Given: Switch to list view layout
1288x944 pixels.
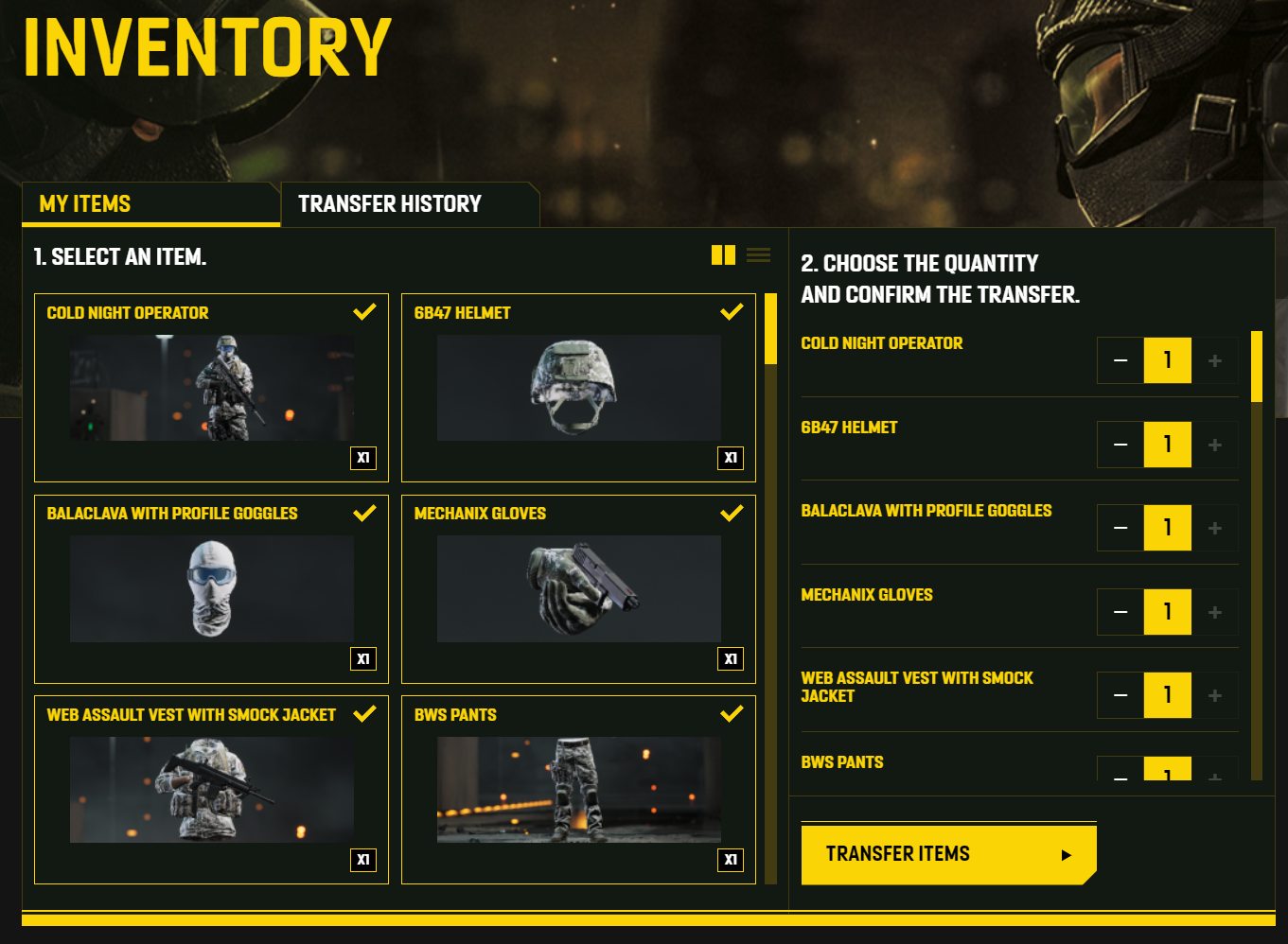Looking at the screenshot, I should (x=758, y=255).
